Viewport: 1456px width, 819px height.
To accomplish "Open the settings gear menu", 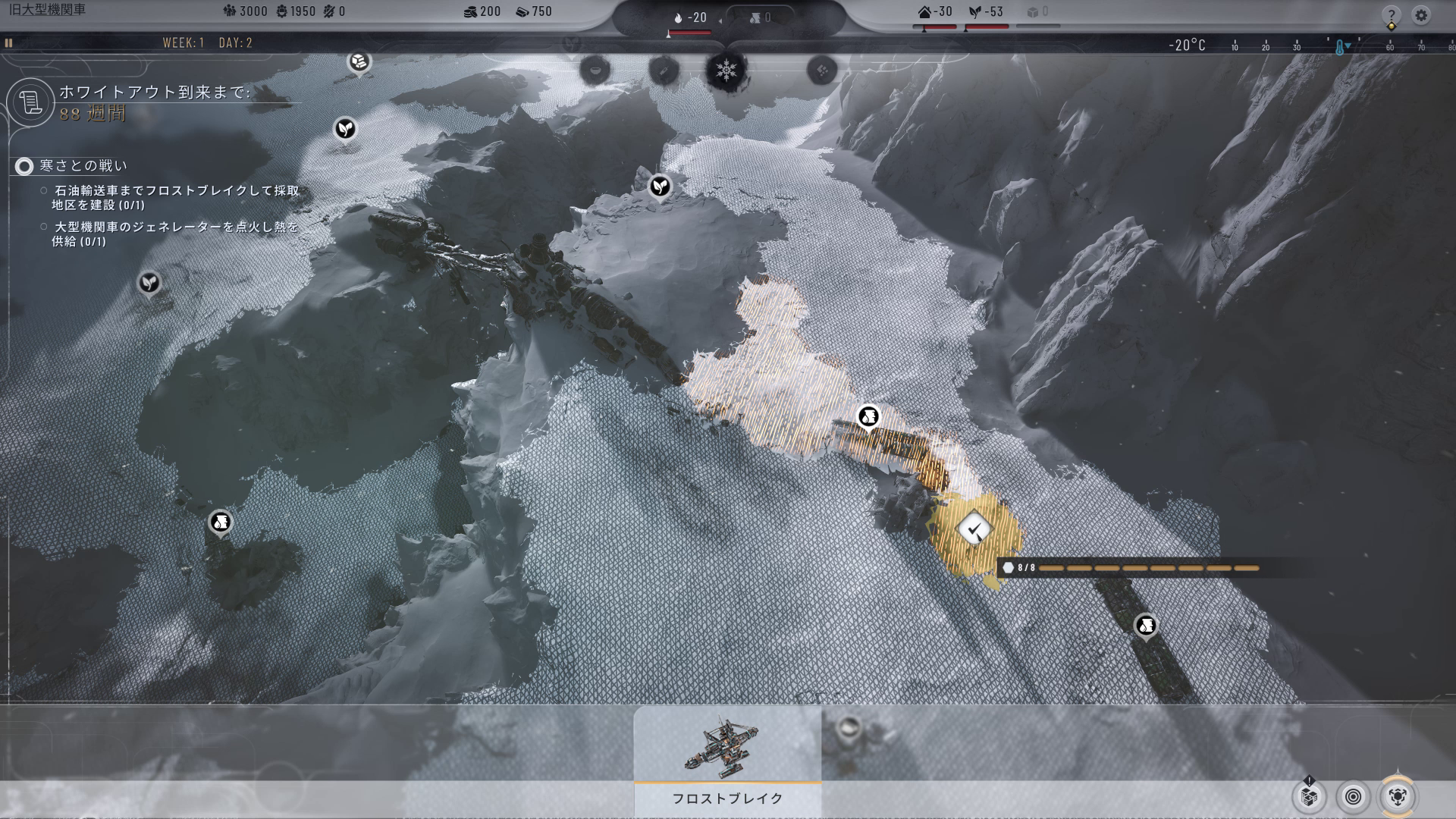I will point(1421,15).
